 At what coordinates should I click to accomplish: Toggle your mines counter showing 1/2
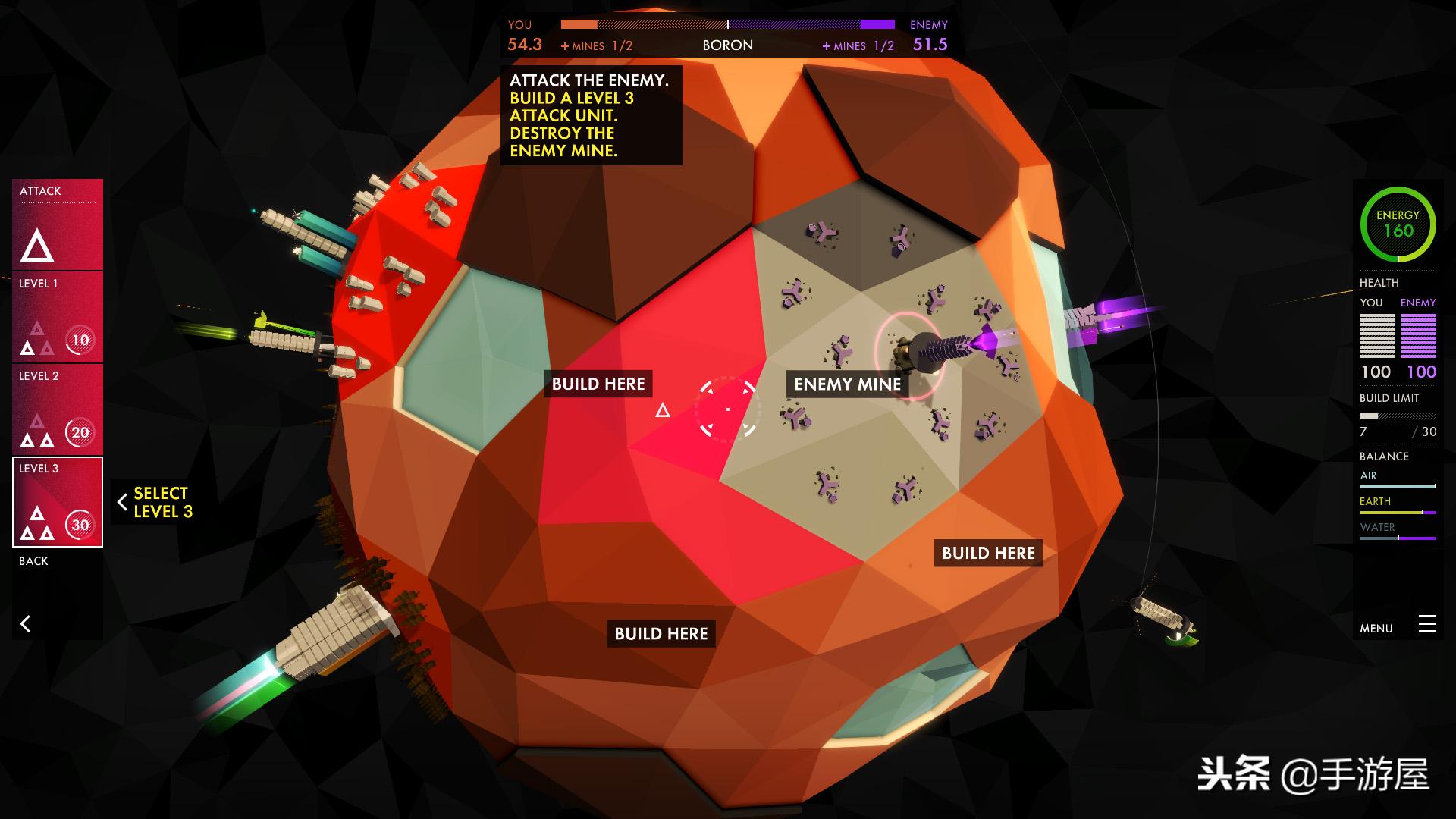tap(597, 45)
